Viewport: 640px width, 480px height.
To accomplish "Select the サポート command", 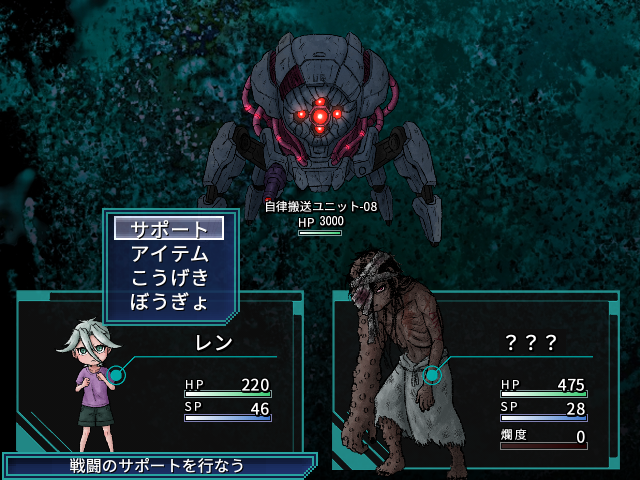I will click(169, 229).
